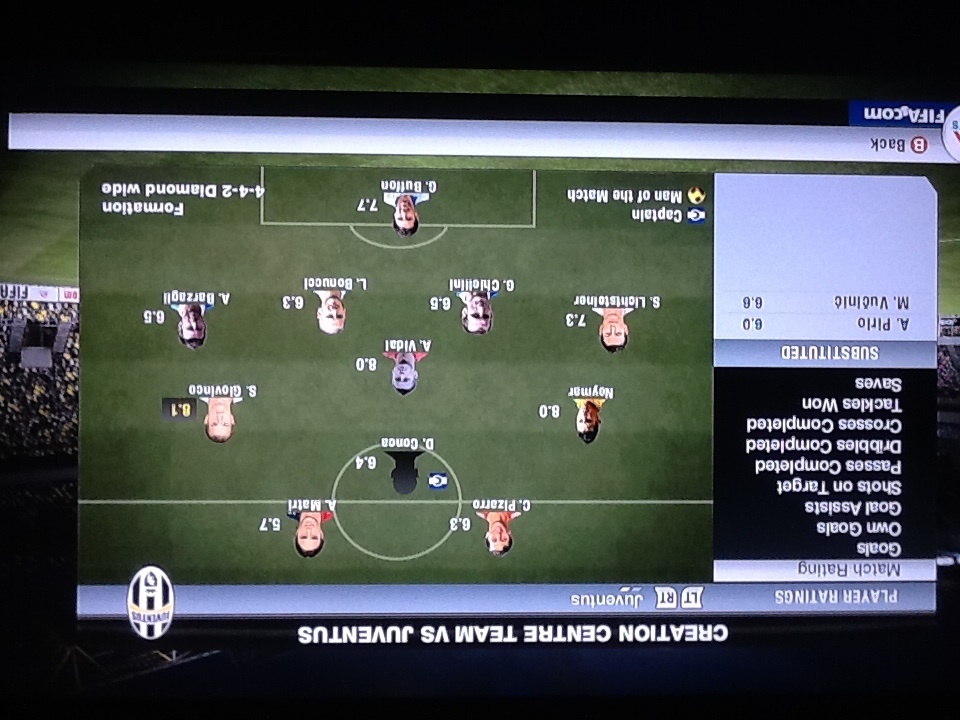Select striker A. Matri's portrait
Viewport: 960px width, 720px height.
[x=309, y=535]
